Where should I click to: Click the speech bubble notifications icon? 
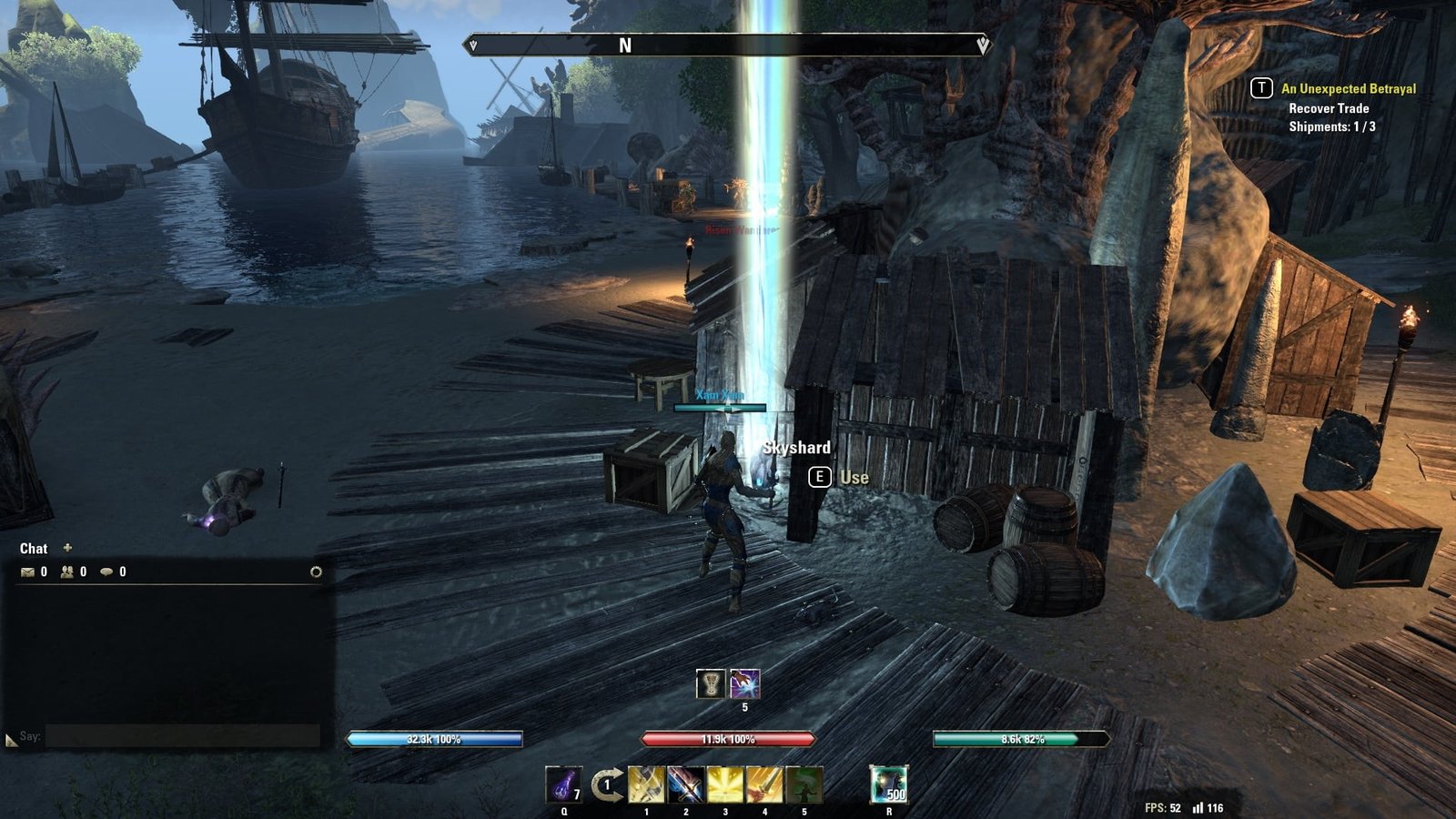(106, 572)
